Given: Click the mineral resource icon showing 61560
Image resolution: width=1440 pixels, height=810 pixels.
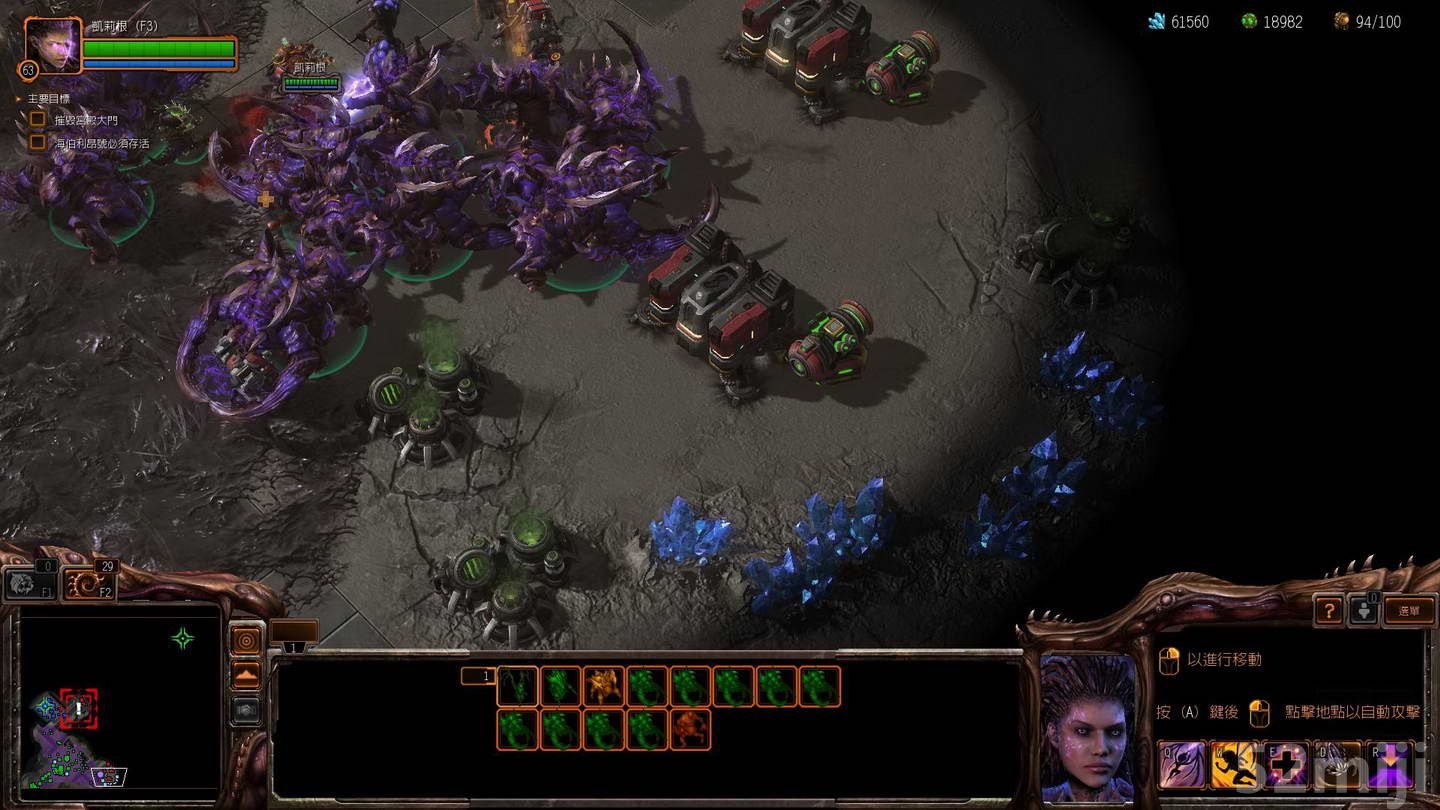Looking at the screenshot, I should pos(1156,19).
